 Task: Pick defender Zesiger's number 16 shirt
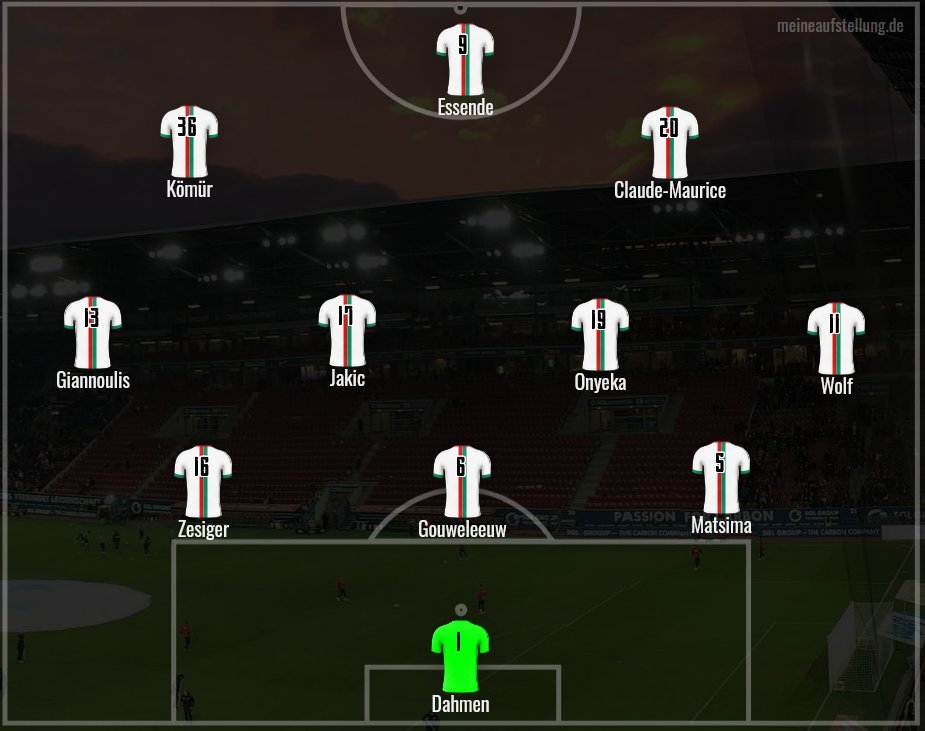pos(203,481)
